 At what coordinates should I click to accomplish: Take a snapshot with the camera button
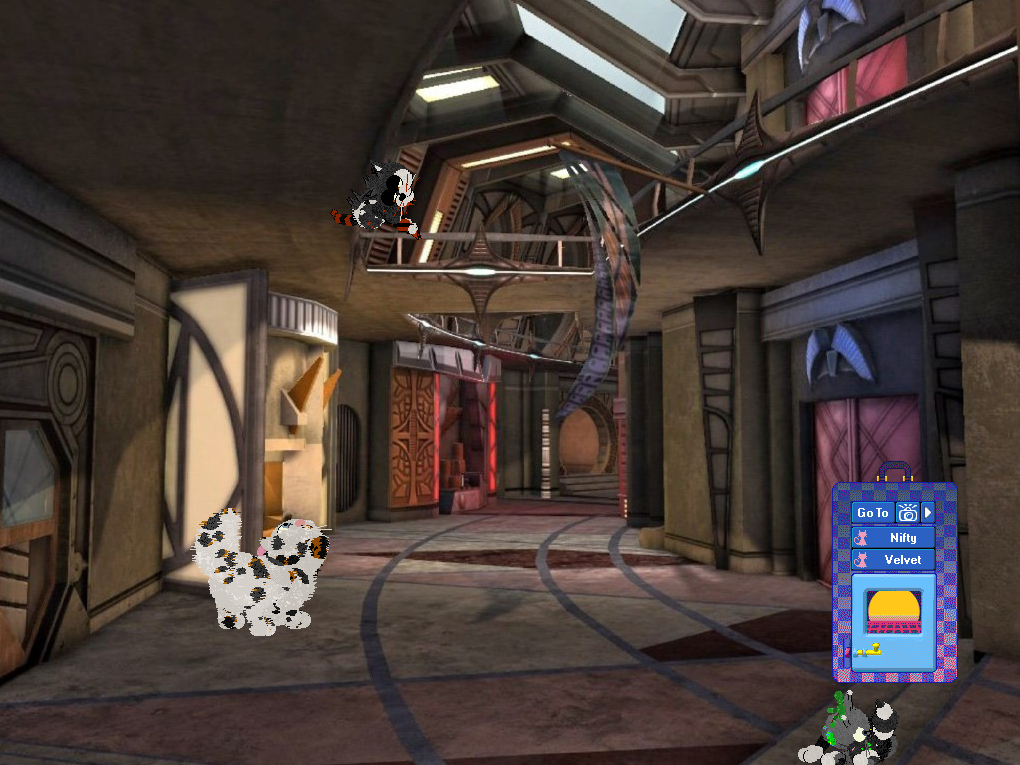(x=907, y=513)
